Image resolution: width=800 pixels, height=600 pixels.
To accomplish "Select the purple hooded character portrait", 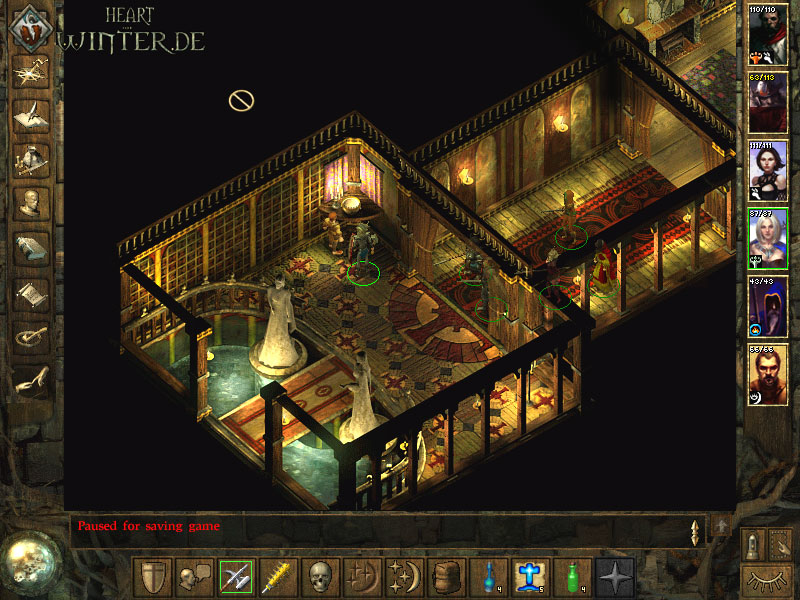I will (x=768, y=306).
